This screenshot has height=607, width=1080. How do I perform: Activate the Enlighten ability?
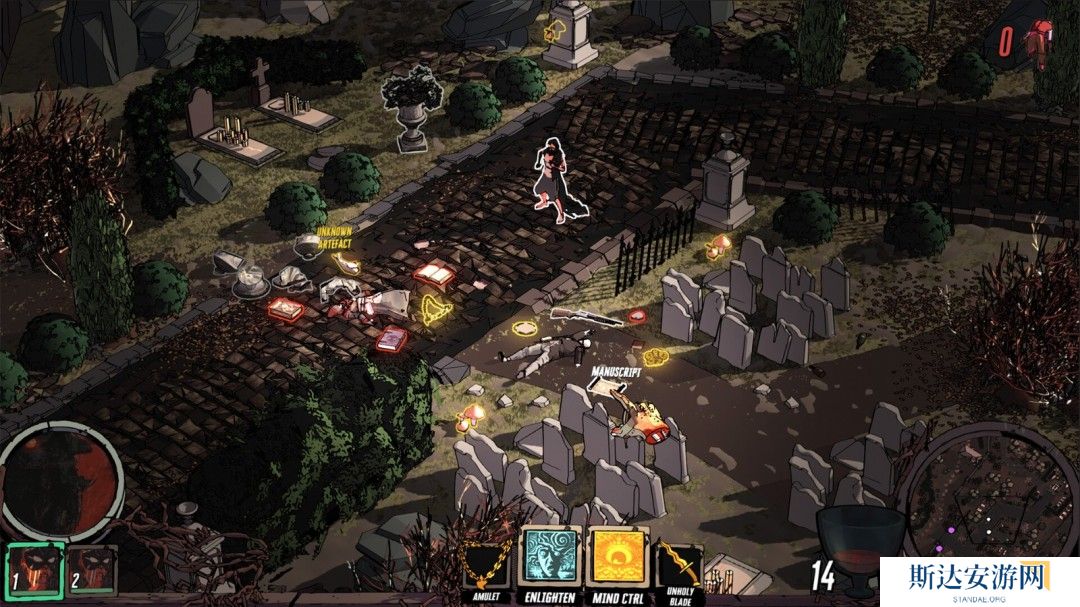point(549,556)
